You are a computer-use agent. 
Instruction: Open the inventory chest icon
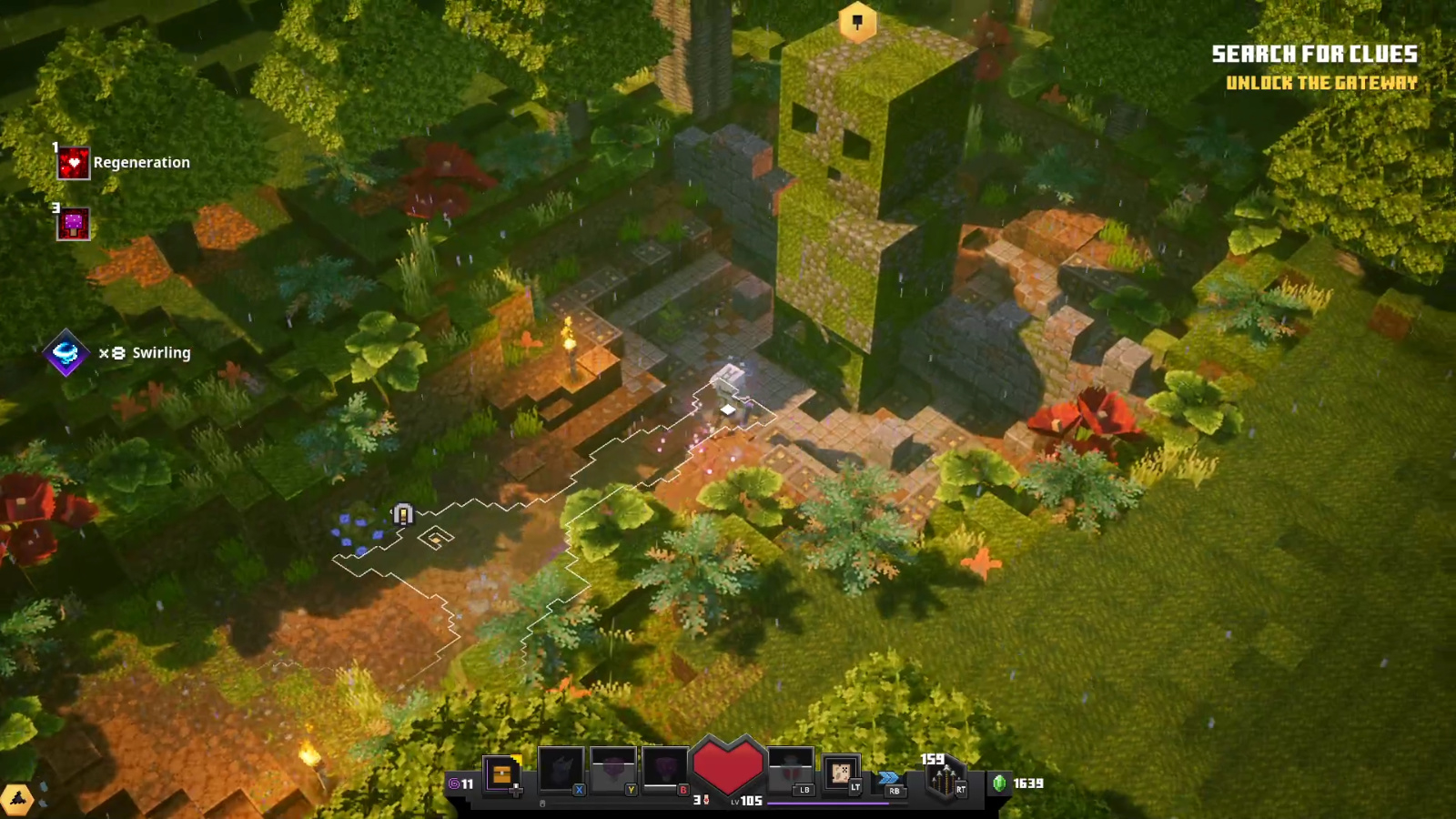[x=501, y=774]
